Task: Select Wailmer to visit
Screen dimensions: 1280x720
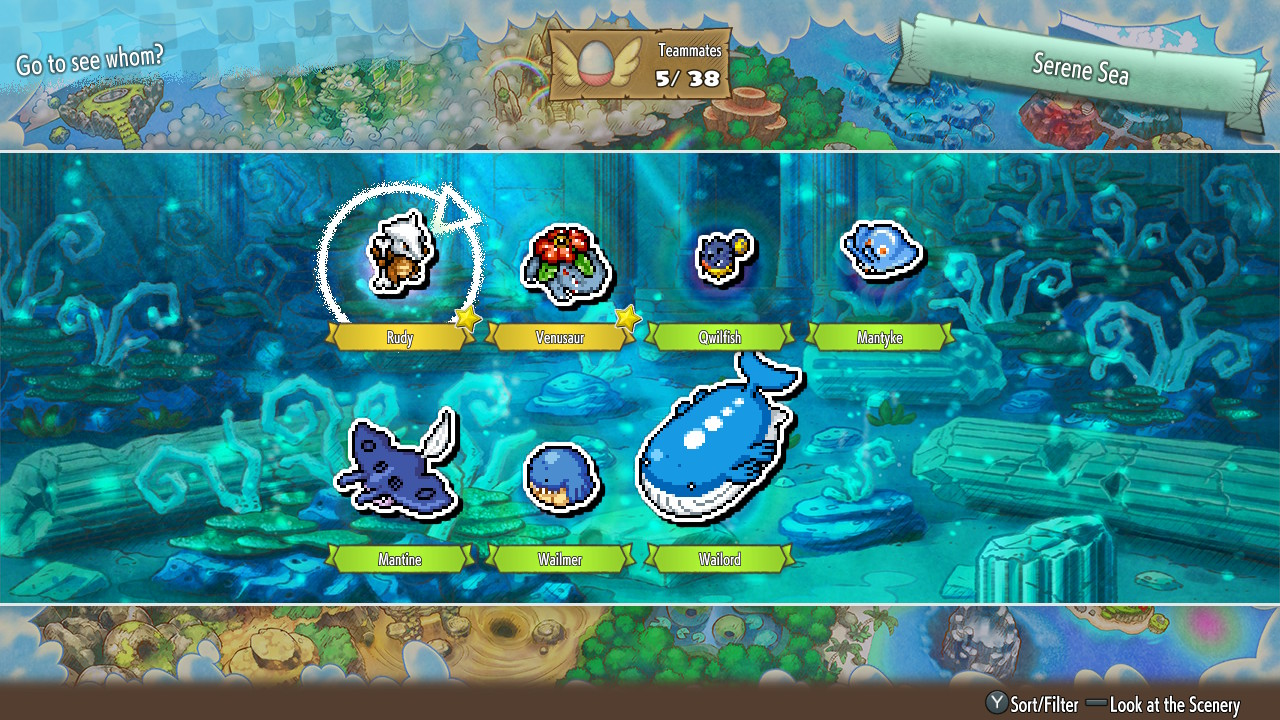Action: 560,478
